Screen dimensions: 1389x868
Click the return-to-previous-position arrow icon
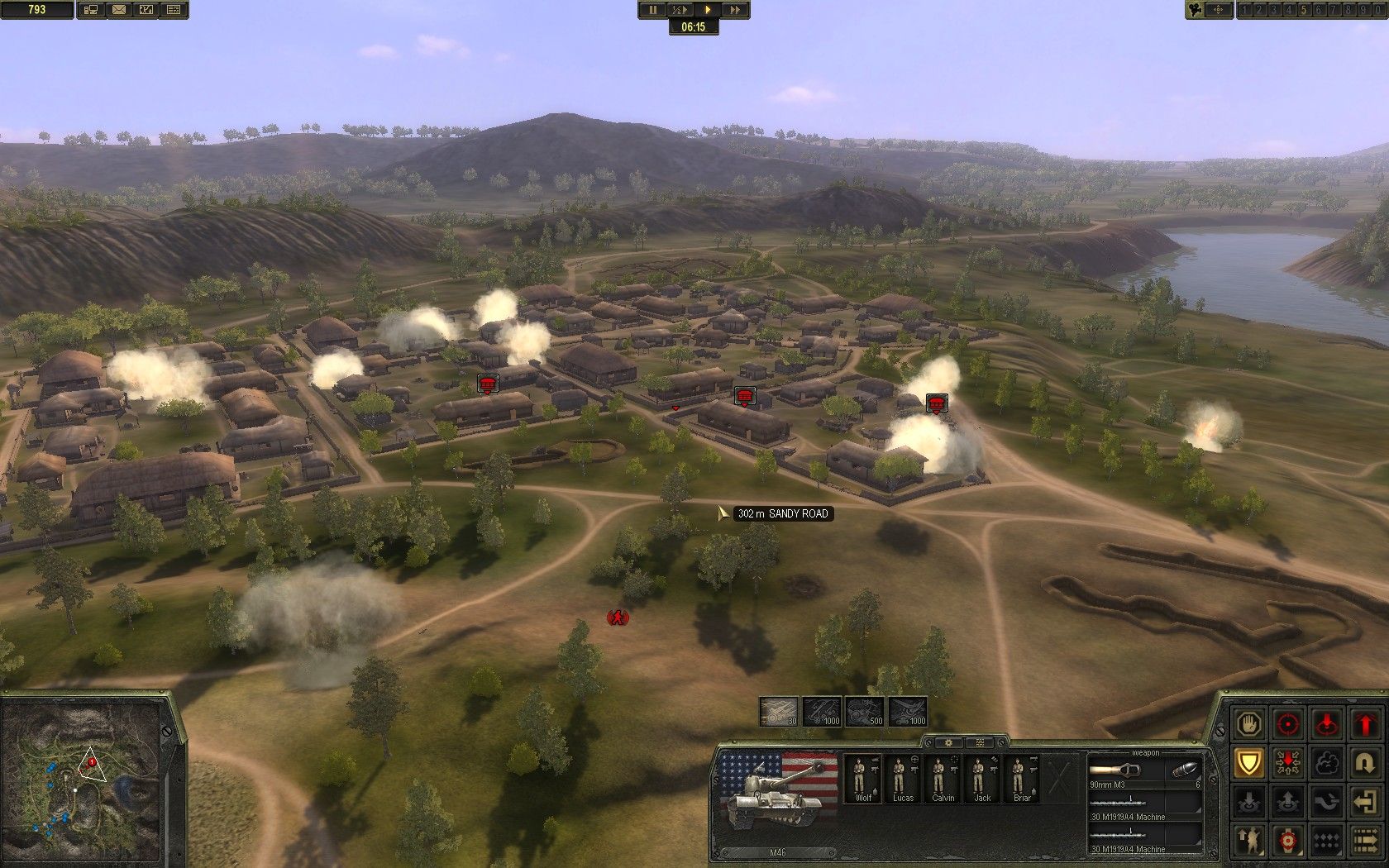click(x=1366, y=802)
